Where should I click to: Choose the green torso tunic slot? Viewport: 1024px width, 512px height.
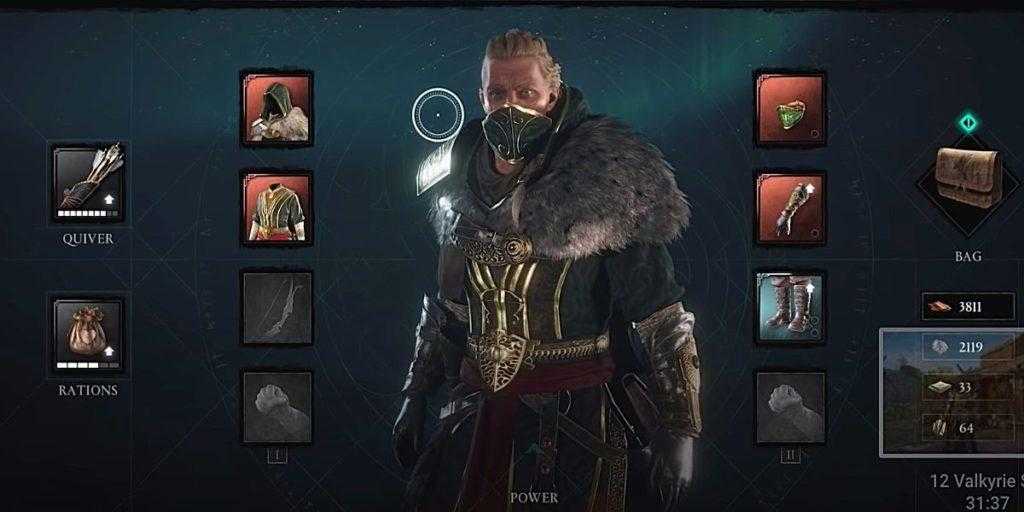[277, 207]
